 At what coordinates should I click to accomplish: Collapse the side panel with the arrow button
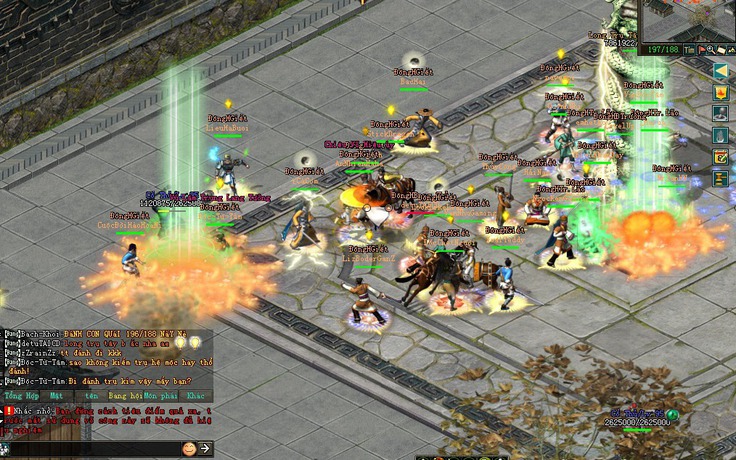pyautogui.click(x=720, y=70)
